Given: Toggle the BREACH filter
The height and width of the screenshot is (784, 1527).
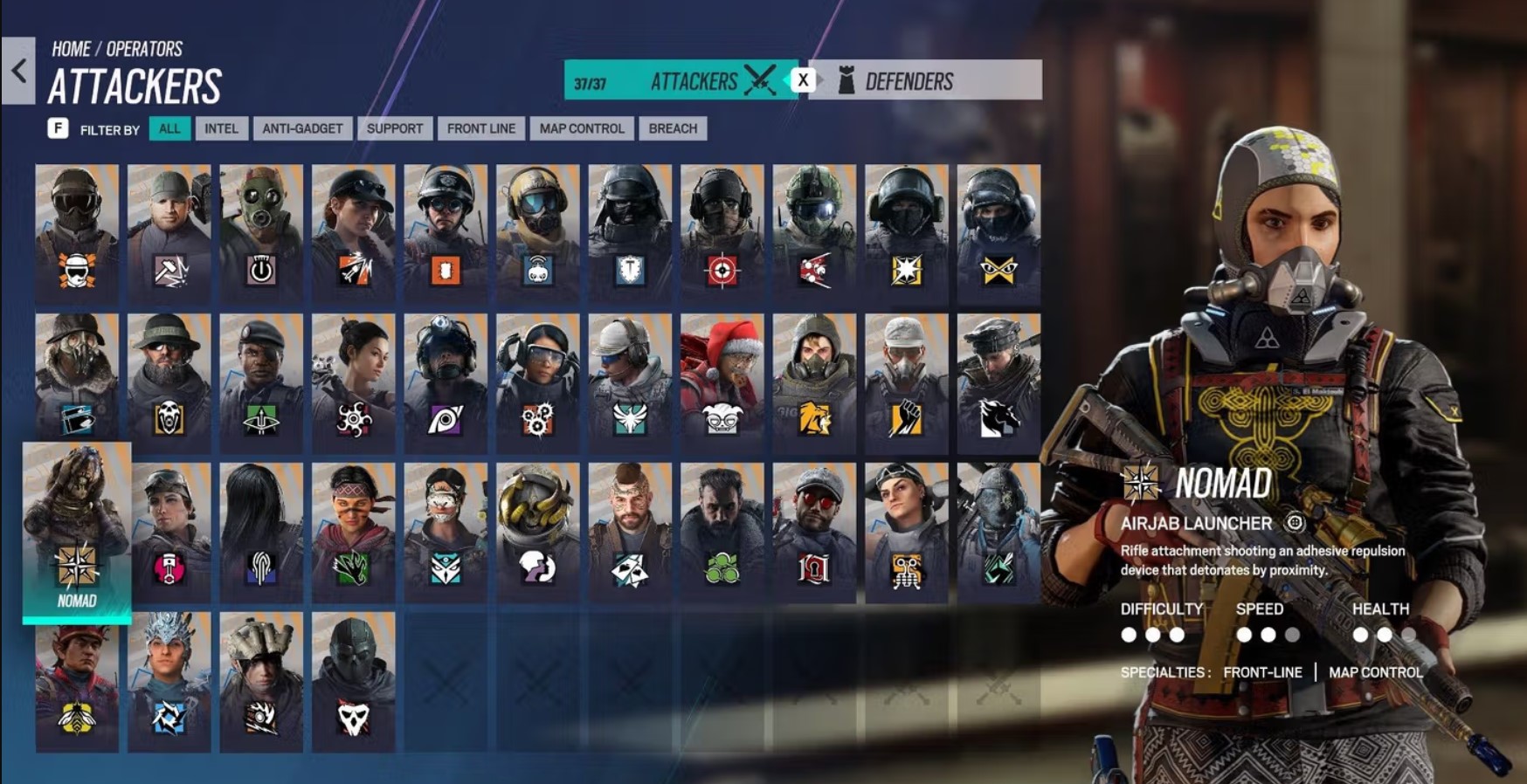Looking at the screenshot, I should pyautogui.click(x=673, y=128).
